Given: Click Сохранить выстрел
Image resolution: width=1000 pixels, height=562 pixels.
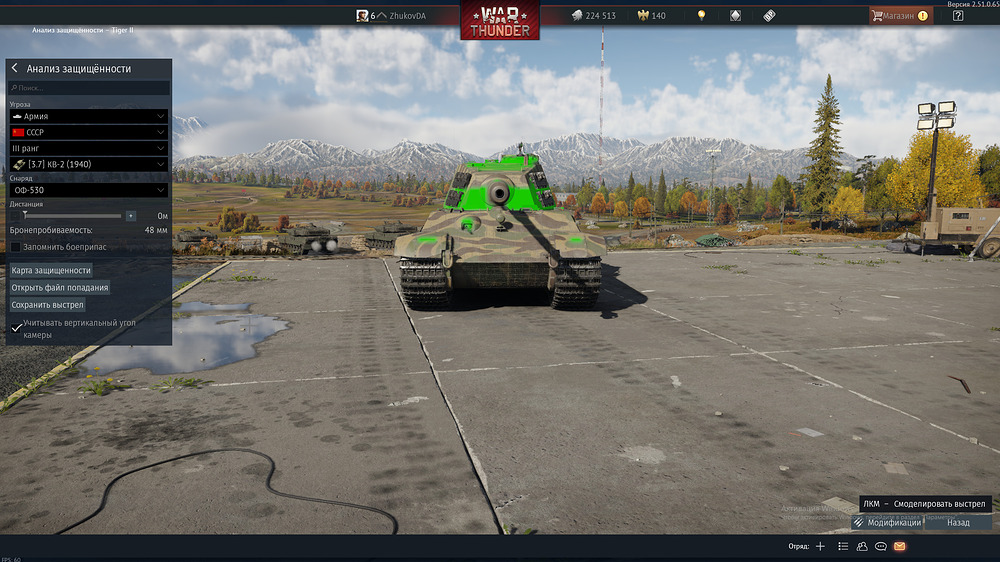Looking at the screenshot, I should (48, 304).
